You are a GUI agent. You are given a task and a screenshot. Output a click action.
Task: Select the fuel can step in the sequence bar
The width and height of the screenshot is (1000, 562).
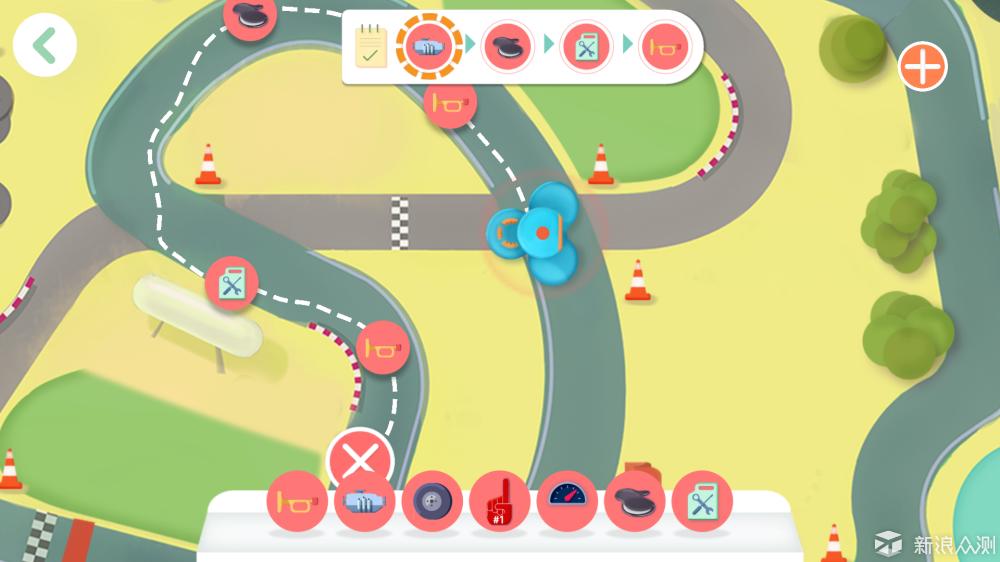tap(586, 46)
